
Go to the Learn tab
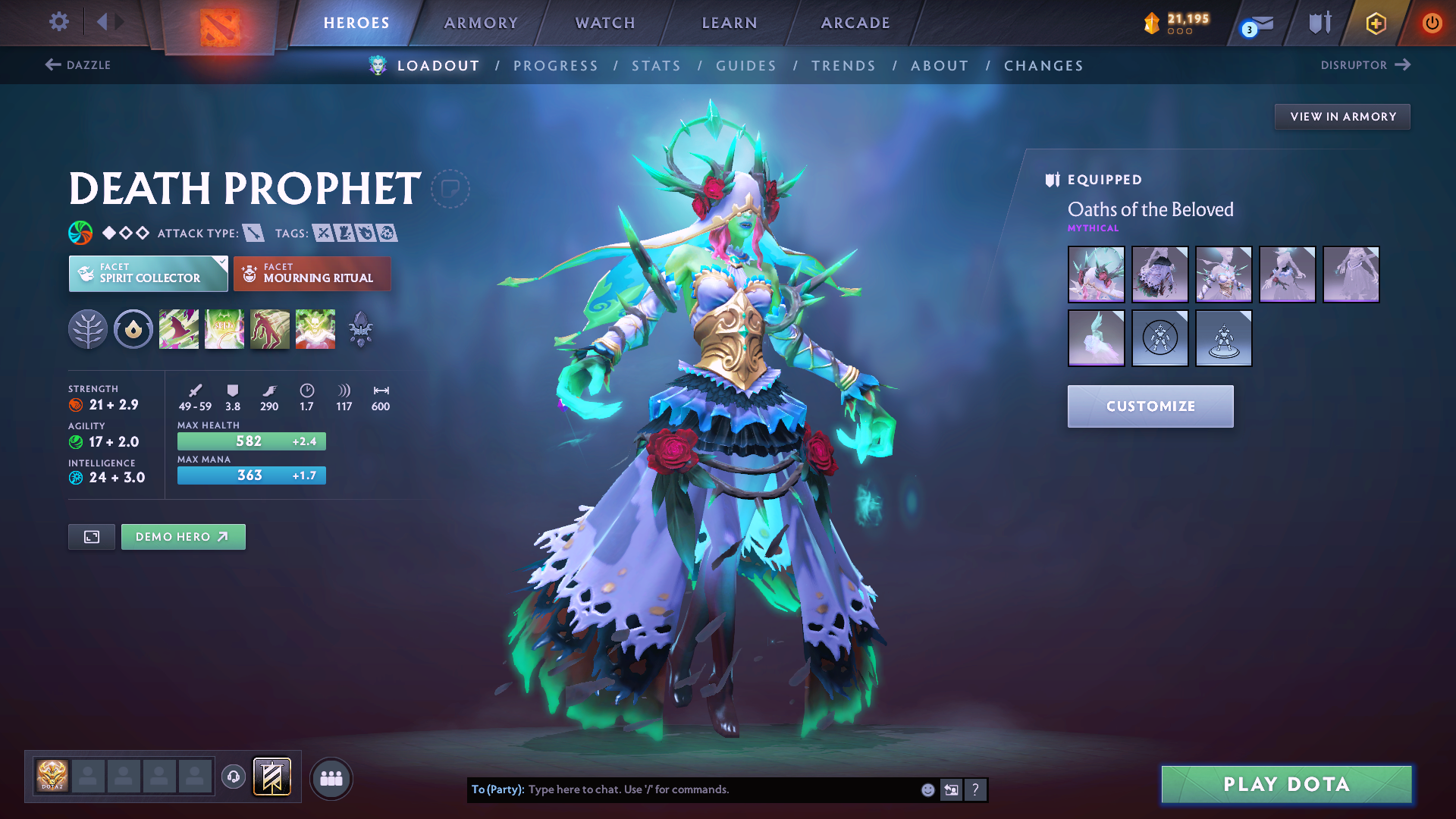click(730, 23)
